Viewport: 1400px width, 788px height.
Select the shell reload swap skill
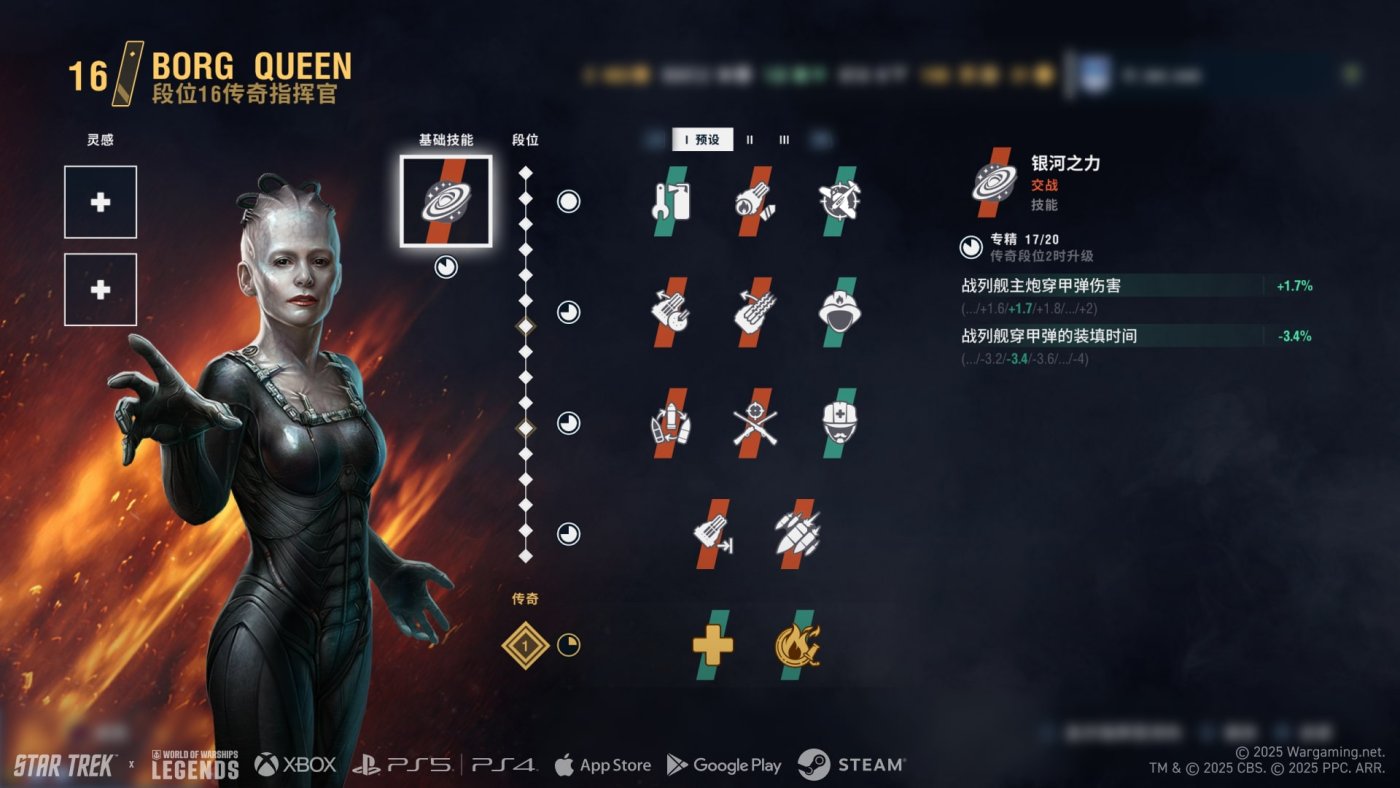click(670, 423)
